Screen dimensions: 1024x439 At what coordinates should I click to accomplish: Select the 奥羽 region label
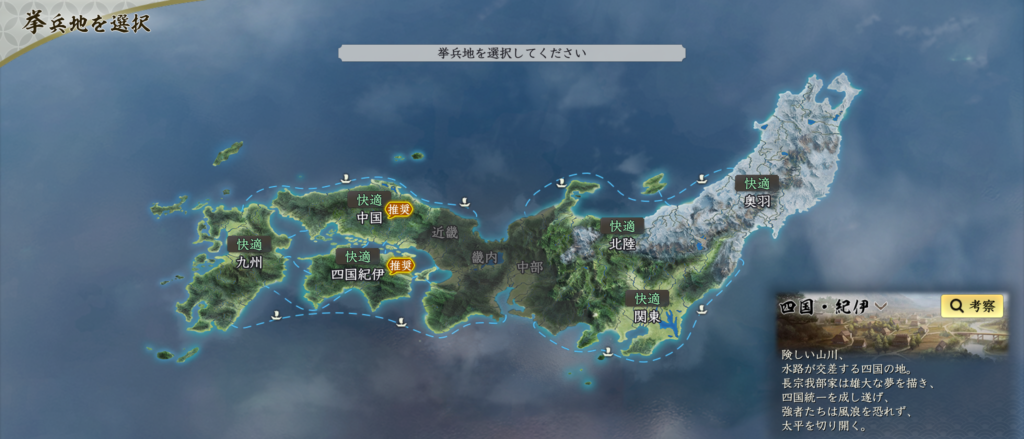[757, 200]
